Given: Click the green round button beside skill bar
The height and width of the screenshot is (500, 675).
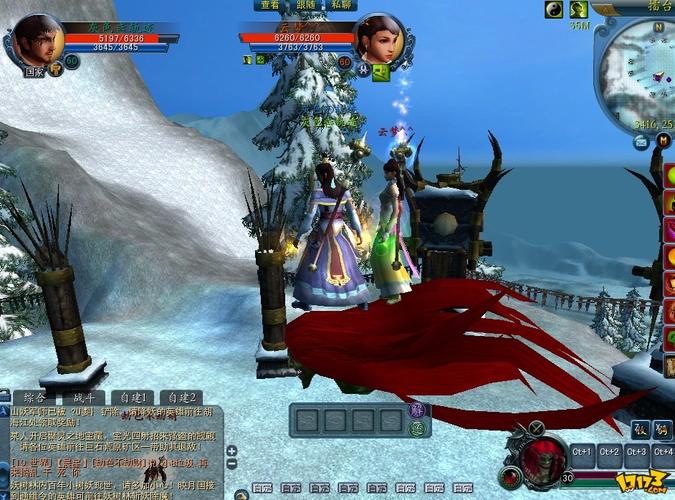Looking at the screenshot, I should pos(418,428).
